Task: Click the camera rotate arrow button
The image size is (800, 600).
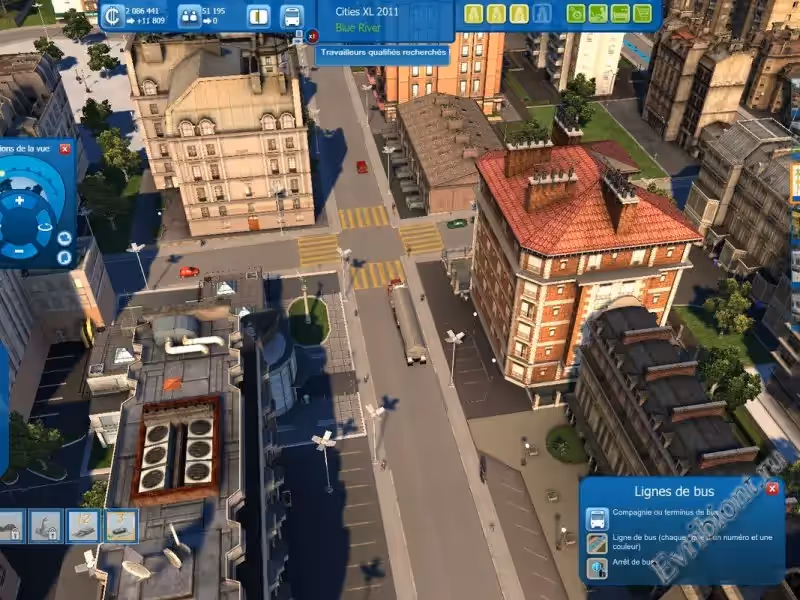Action: (x=44, y=229)
